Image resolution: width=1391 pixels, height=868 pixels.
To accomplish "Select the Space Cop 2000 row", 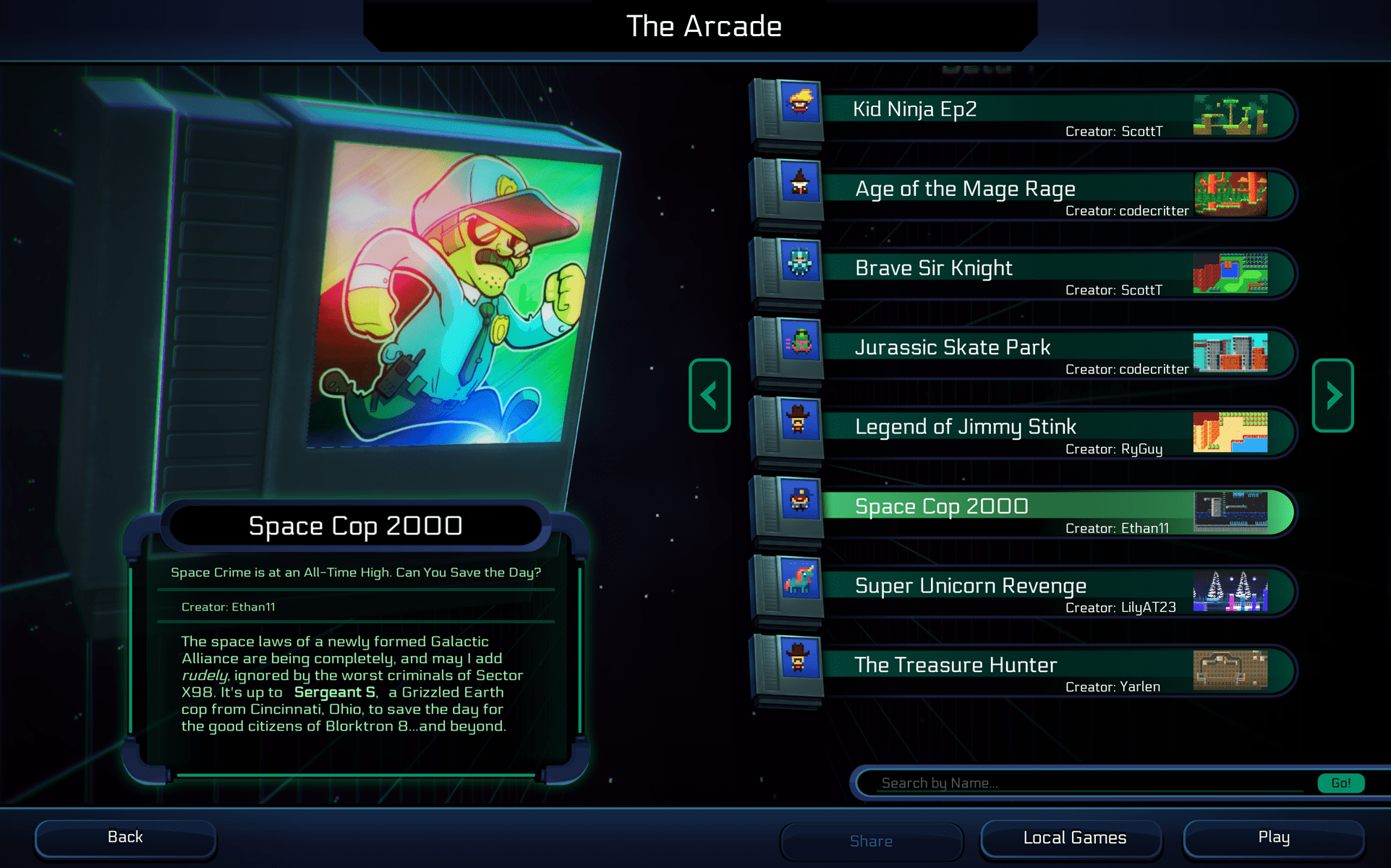I will (1013, 511).
